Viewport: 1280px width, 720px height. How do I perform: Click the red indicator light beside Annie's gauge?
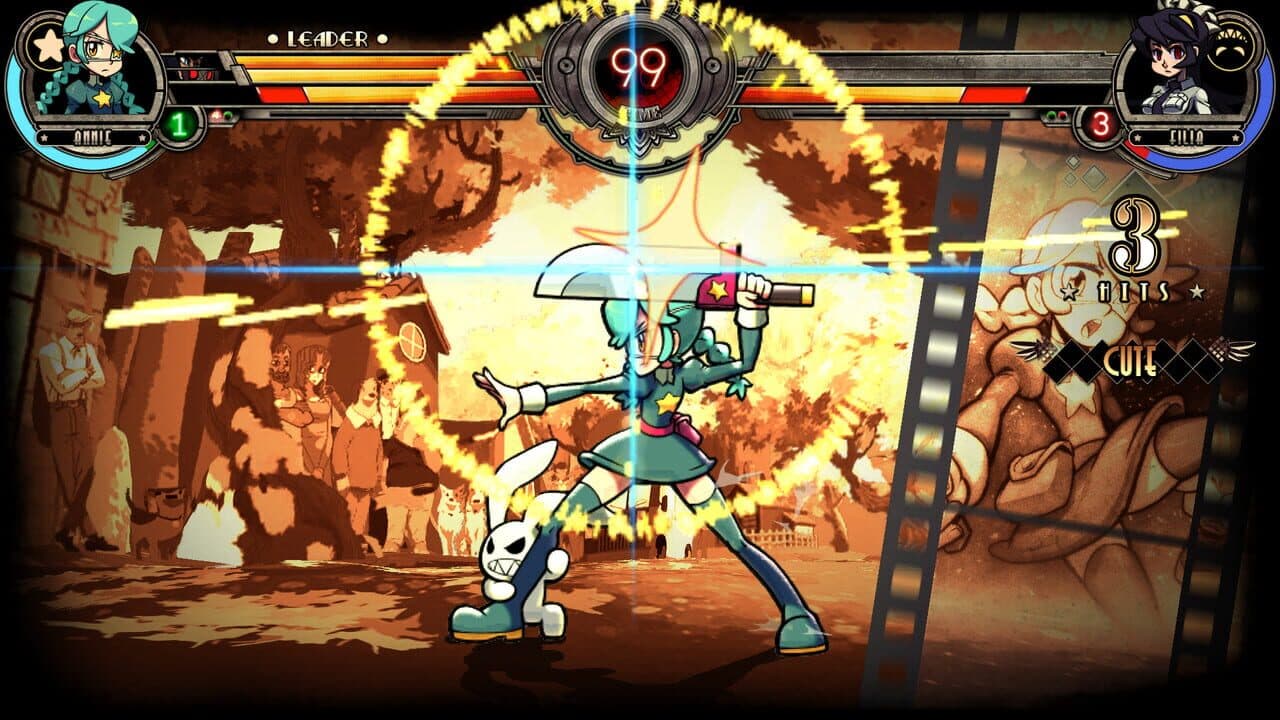click(214, 115)
